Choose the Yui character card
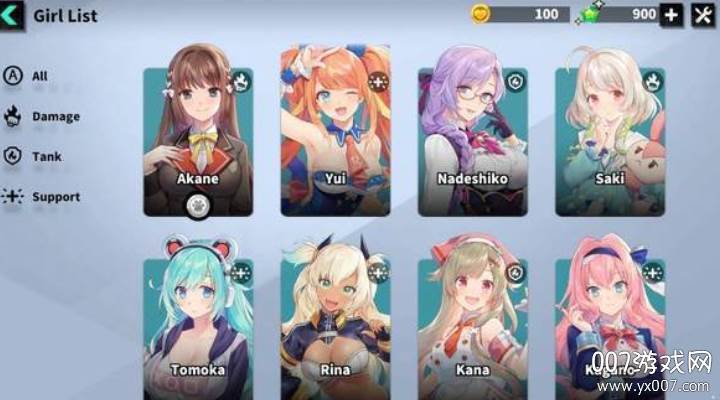Screen dimensions: 720x400 coord(334,130)
